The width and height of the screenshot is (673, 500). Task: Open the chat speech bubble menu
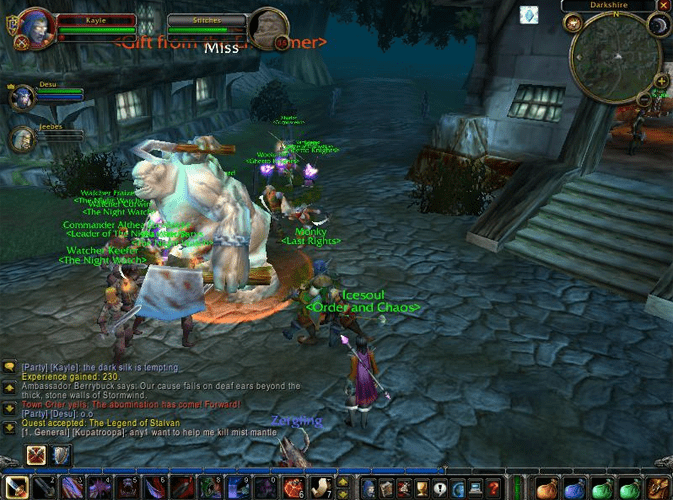[x=9, y=367]
